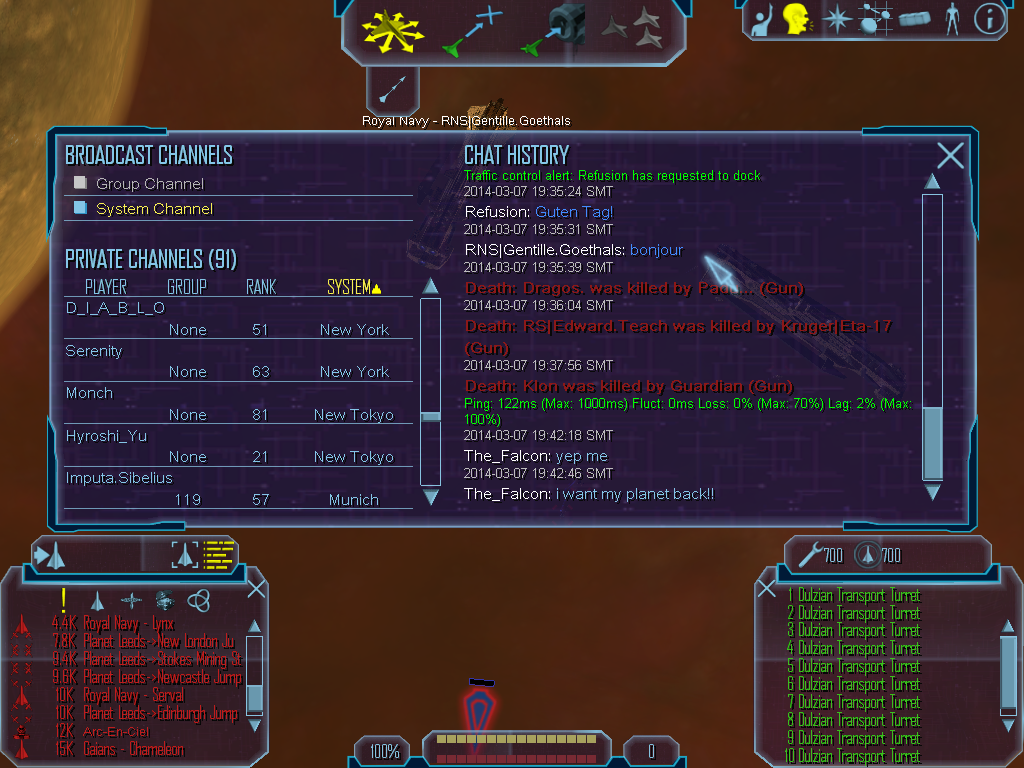The image size is (1024, 768).
Task: Select Hyroshi_Yu in the player list
Action: tap(106, 436)
